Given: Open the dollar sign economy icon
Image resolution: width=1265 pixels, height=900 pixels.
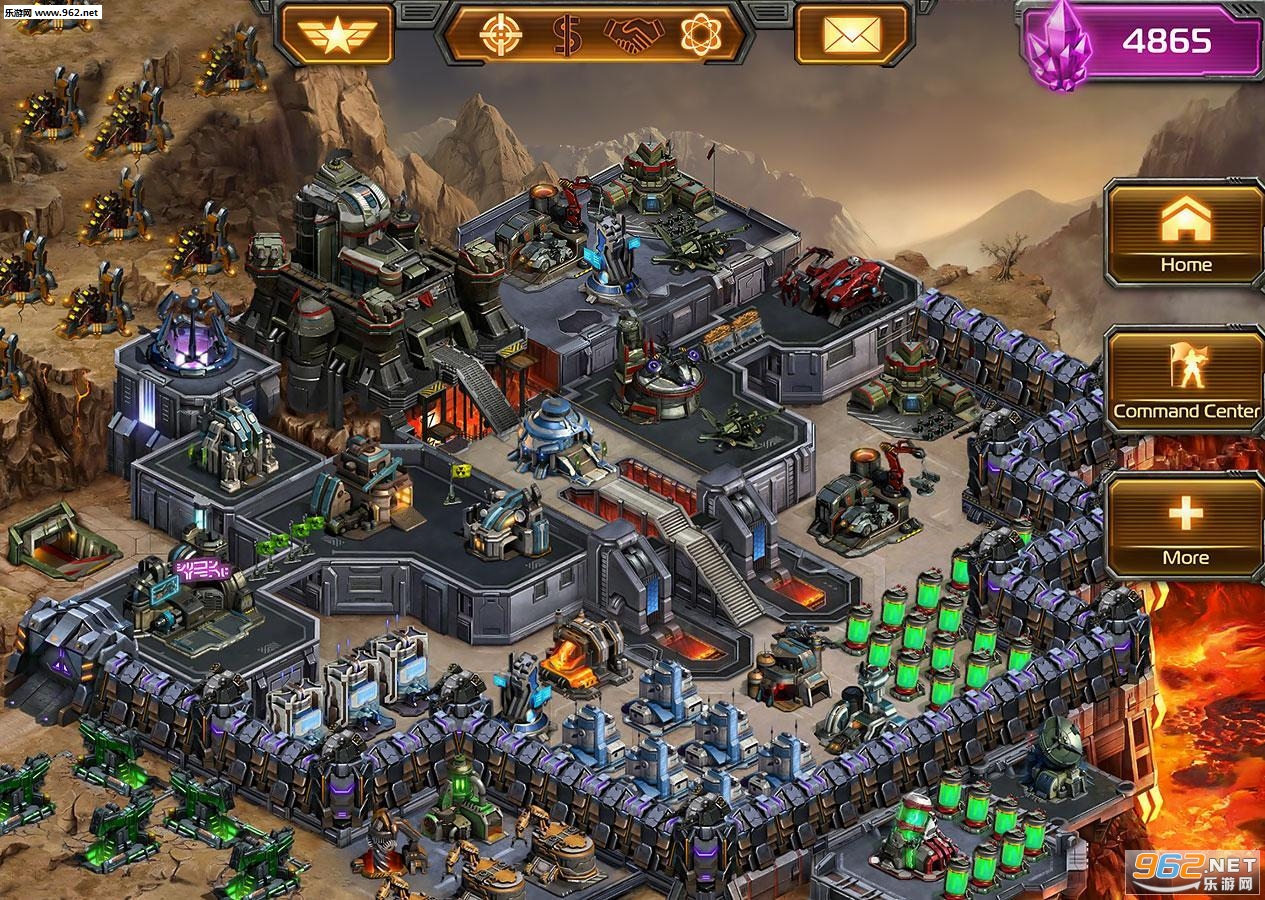Looking at the screenshot, I should click(567, 35).
